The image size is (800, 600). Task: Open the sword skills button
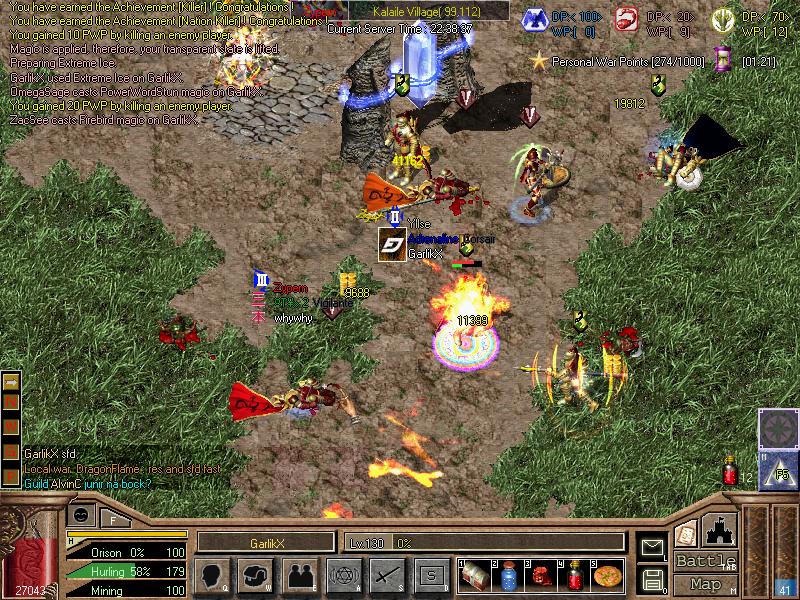pos(387,576)
